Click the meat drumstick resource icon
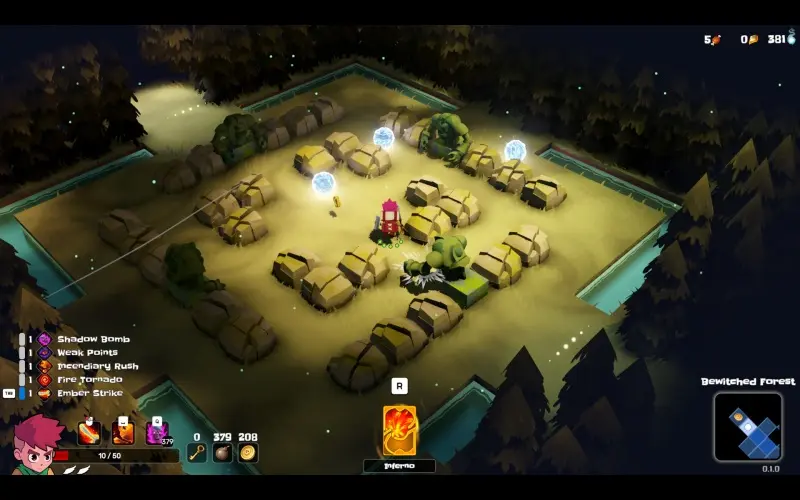Screen dimensions: 800x500 [x=715, y=40]
